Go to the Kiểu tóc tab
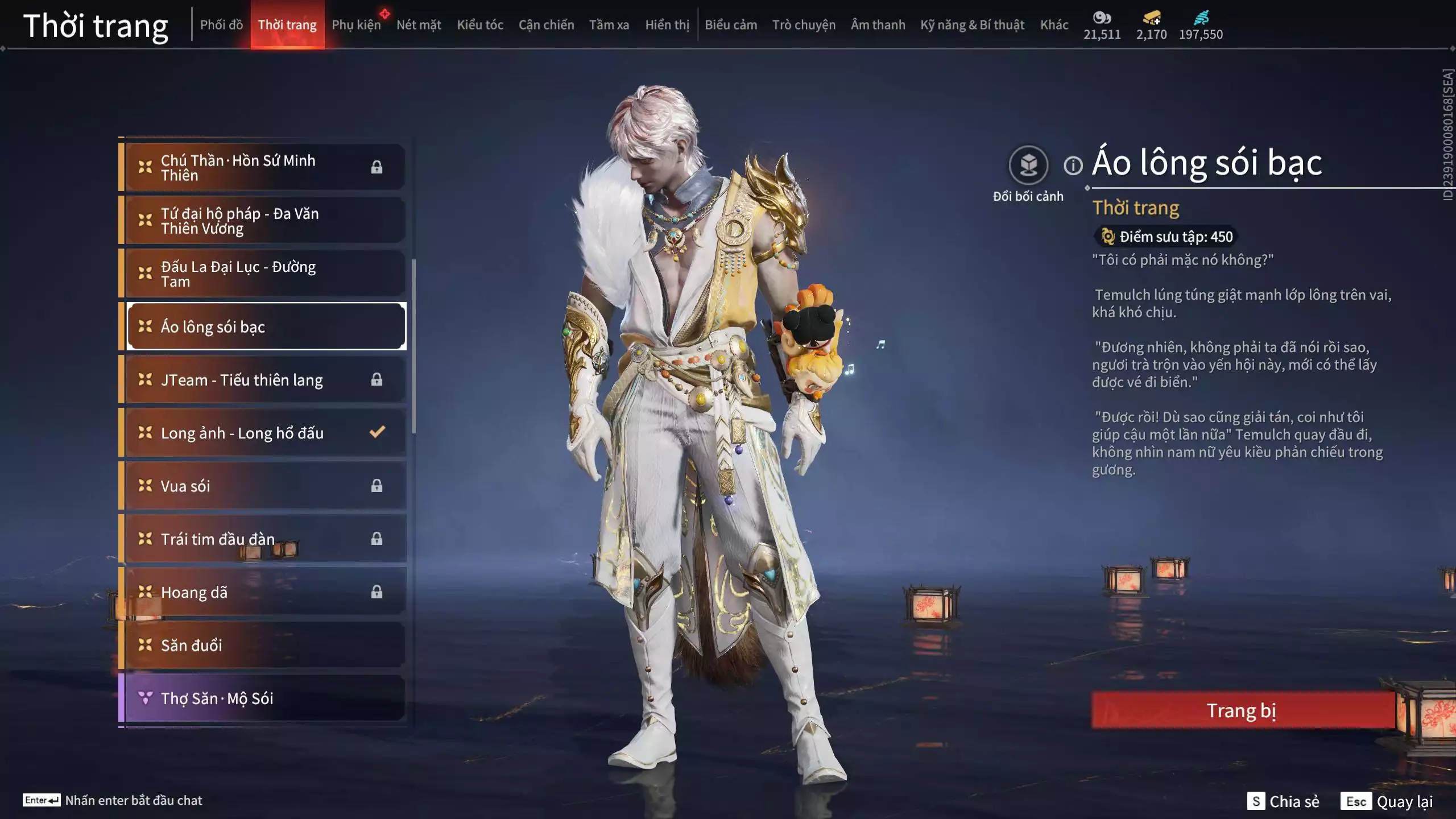This screenshot has height=819, width=1456. [480, 25]
